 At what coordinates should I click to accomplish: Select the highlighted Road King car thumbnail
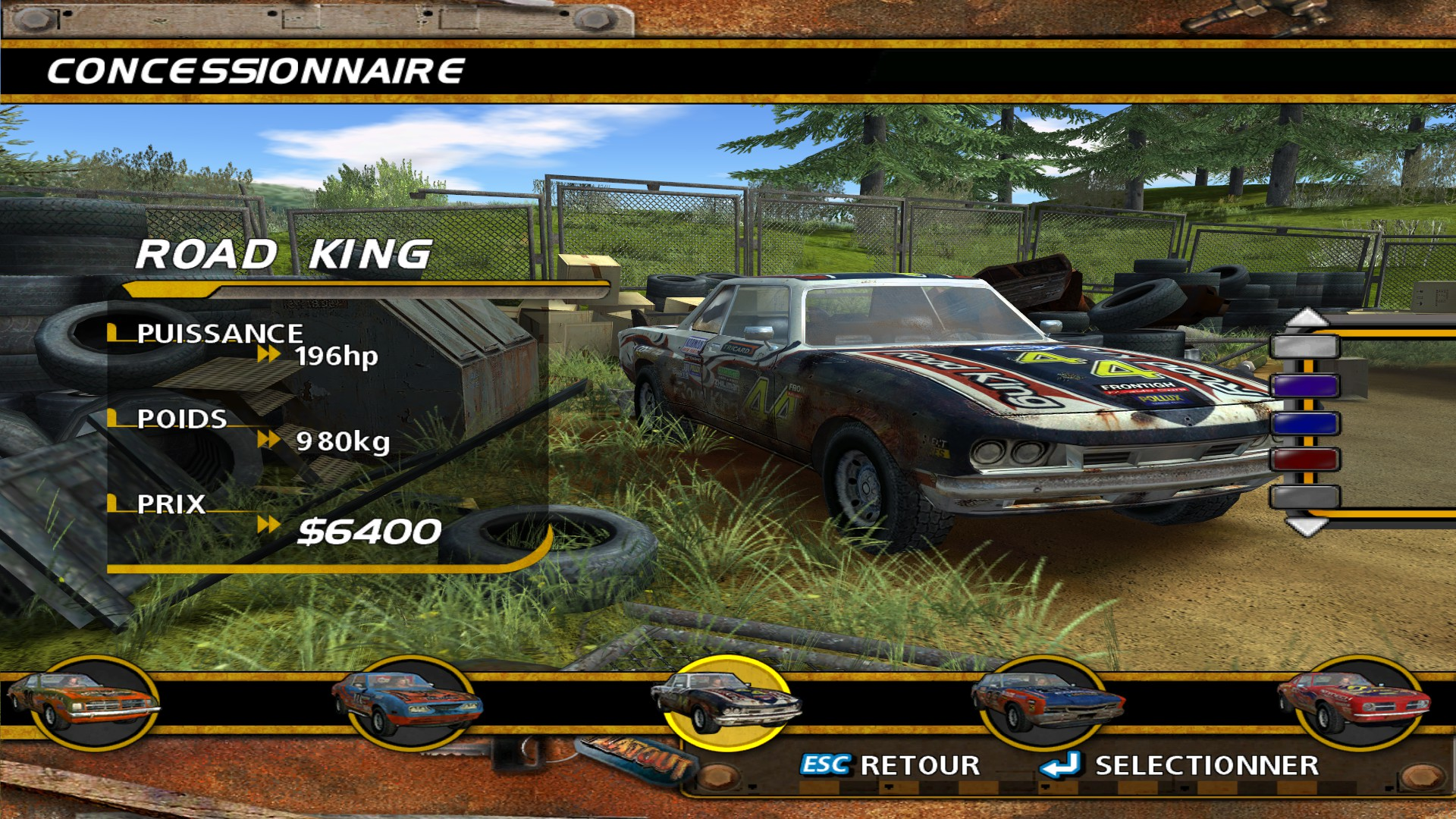click(x=726, y=702)
